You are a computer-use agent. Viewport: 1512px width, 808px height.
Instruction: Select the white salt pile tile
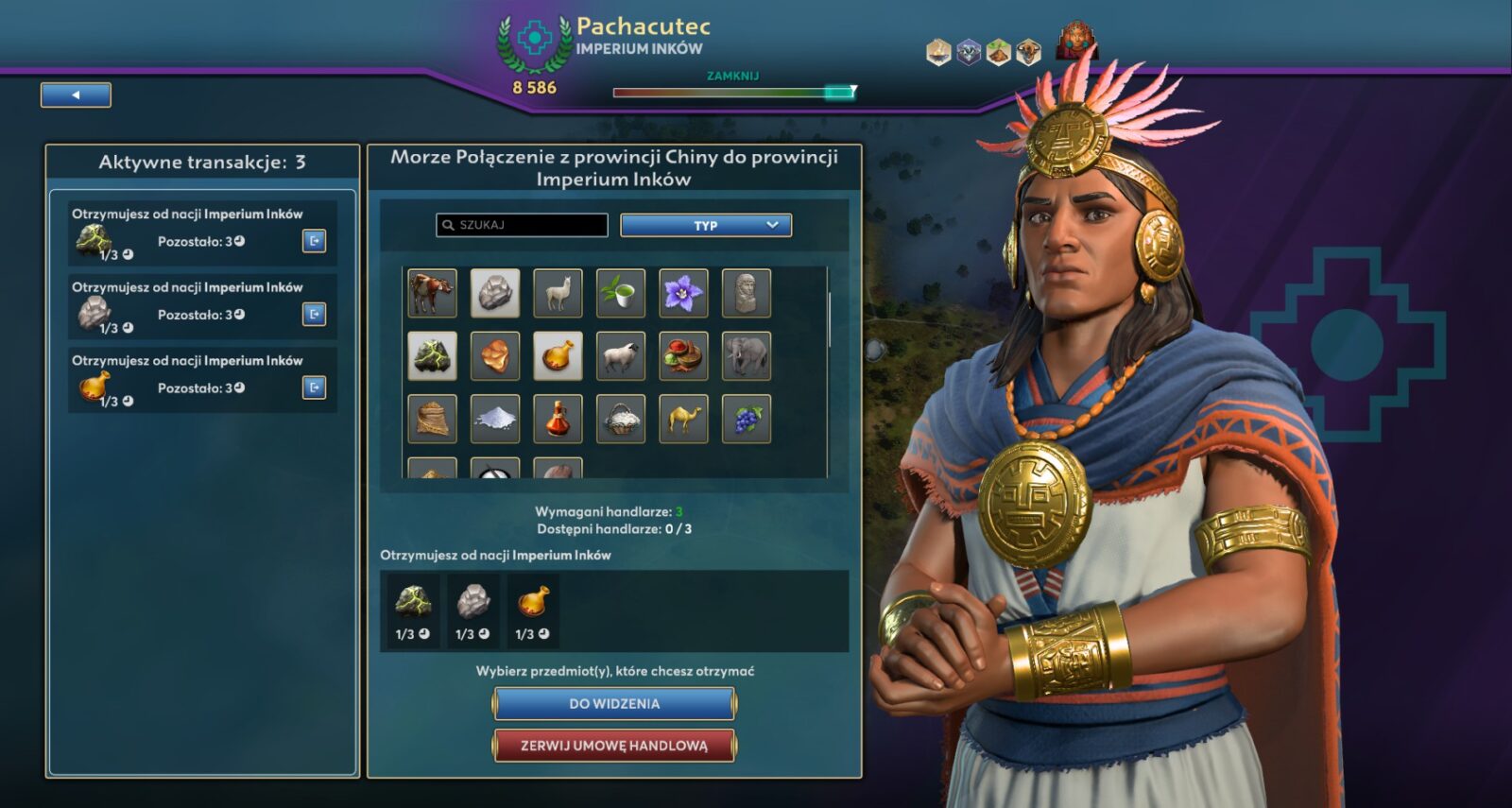pos(495,419)
